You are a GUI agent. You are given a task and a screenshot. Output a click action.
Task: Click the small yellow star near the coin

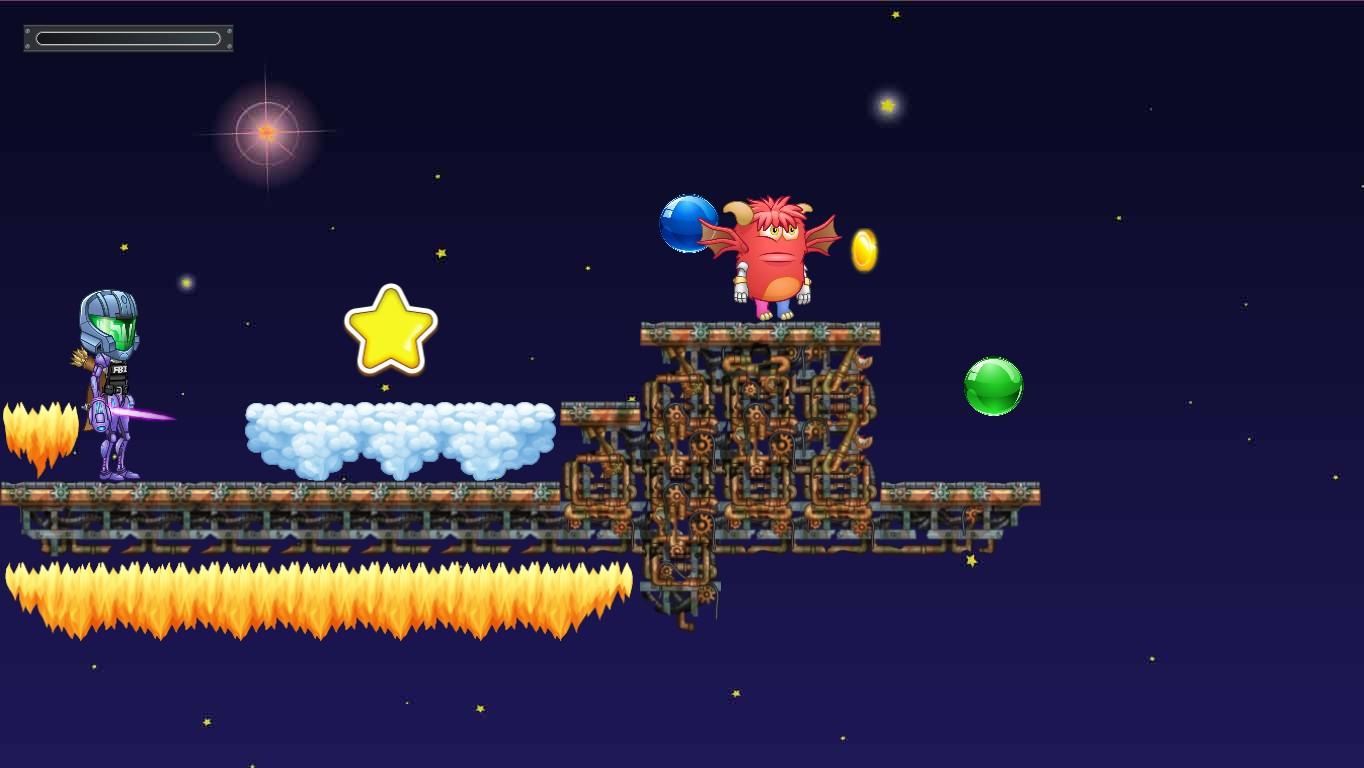coord(887,103)
